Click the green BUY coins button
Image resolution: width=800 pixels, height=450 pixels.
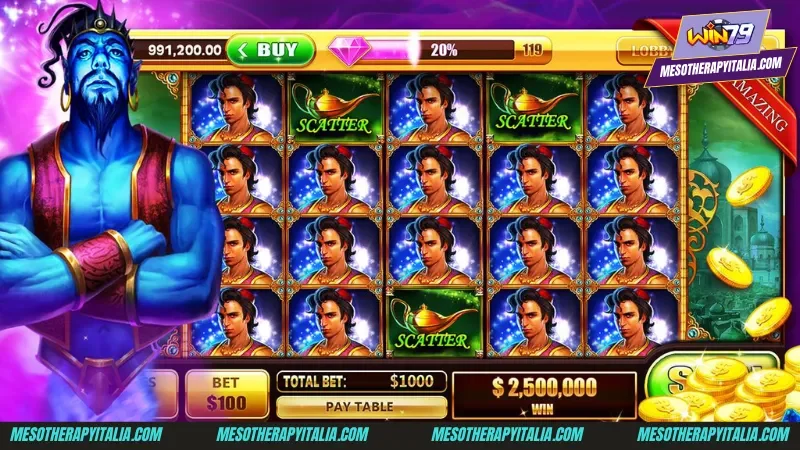coord(270,49)
